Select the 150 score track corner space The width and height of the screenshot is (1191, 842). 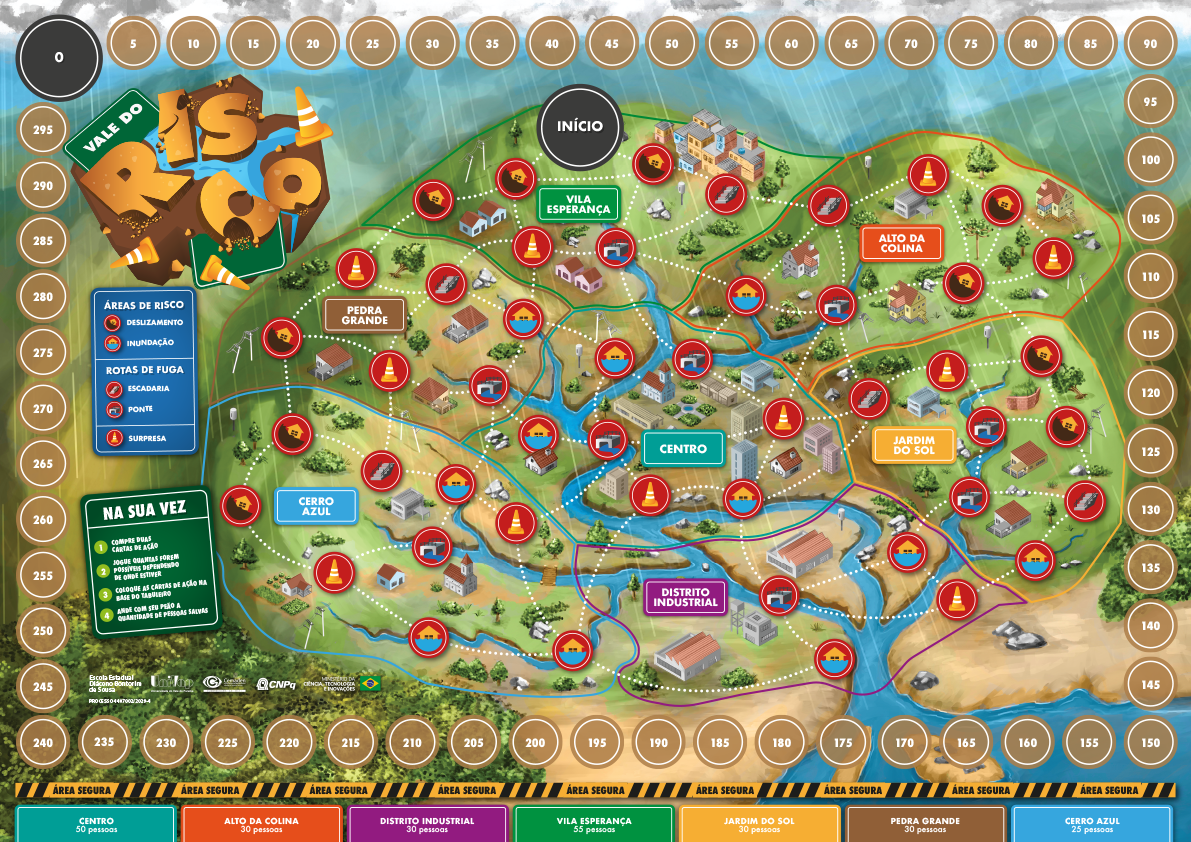(x=1150, y=742)
